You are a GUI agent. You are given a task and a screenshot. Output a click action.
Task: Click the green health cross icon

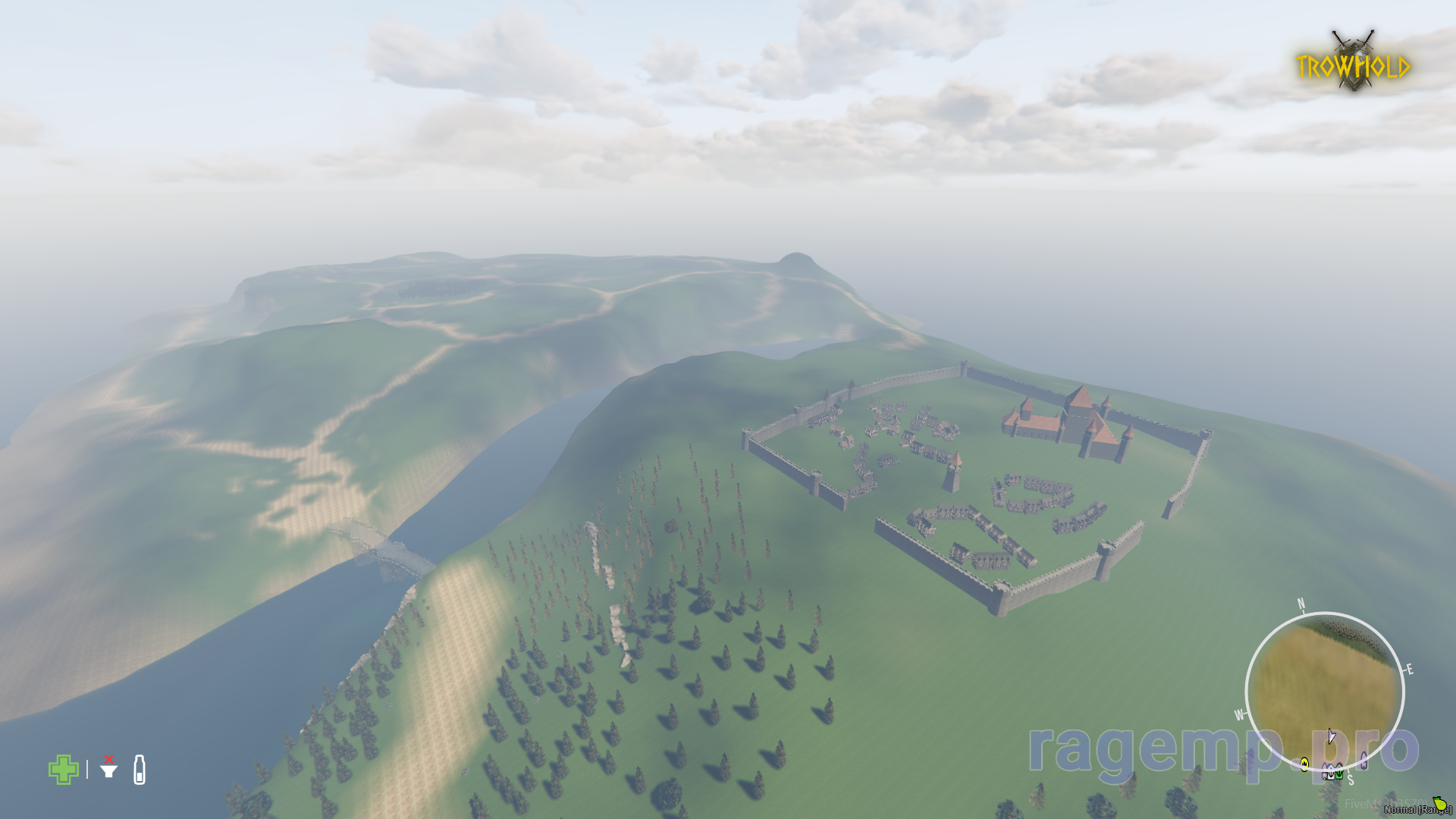point(63,770)
